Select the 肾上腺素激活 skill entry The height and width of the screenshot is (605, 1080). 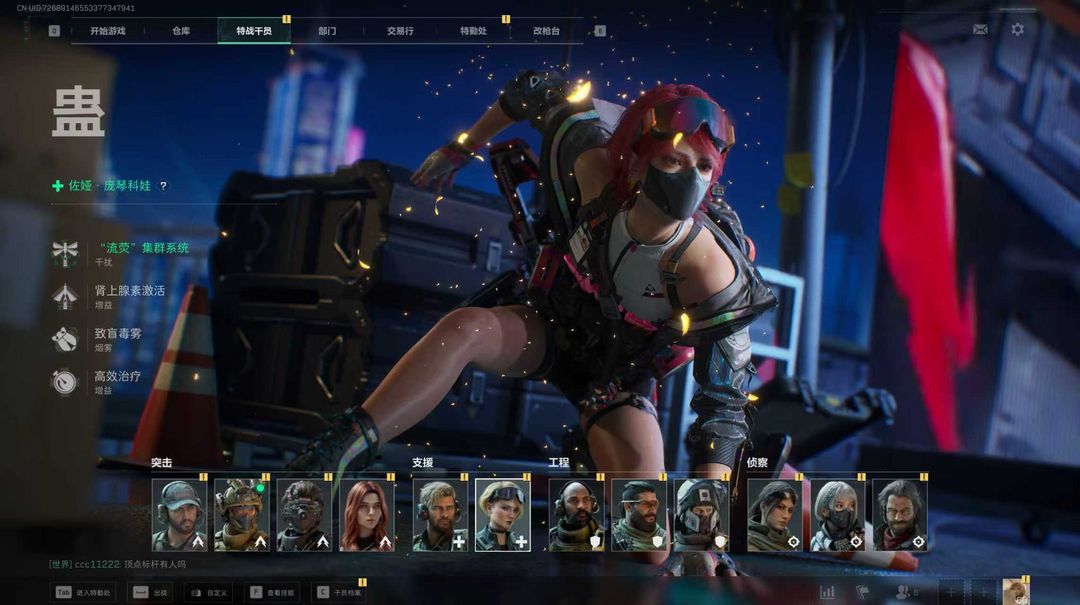tap(129, 291)
